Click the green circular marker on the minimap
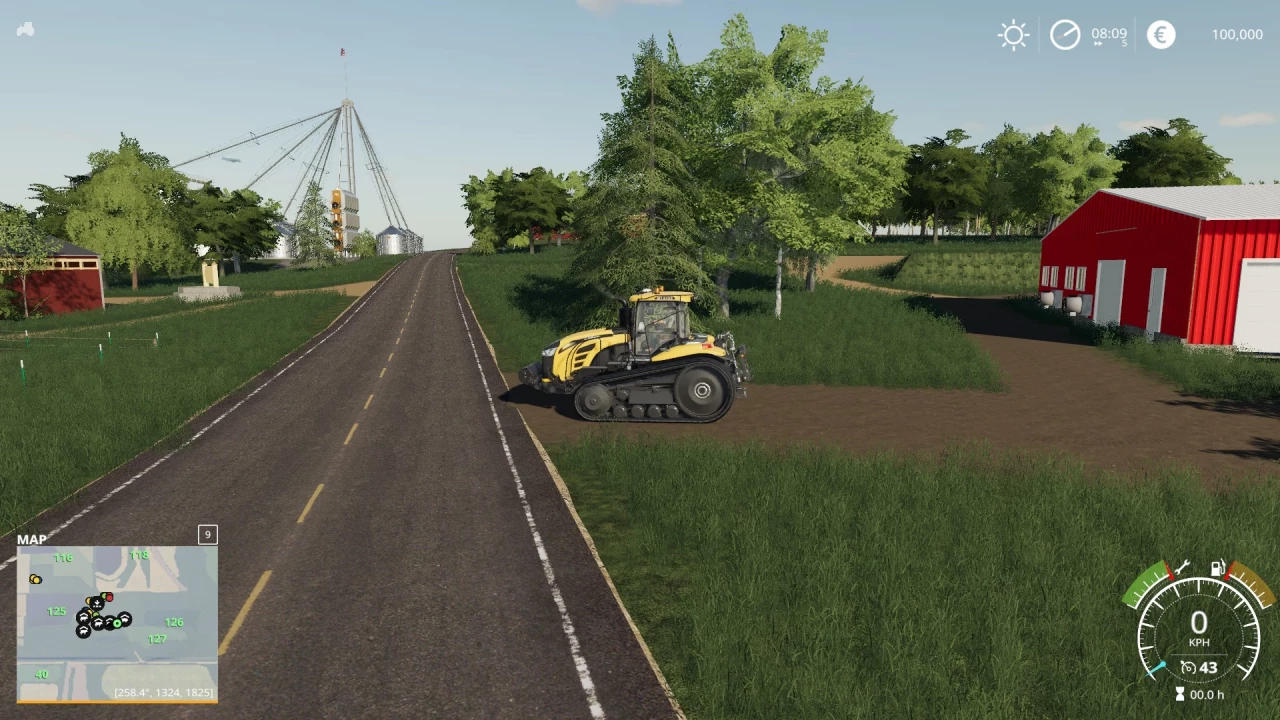Image resolution: width=1280 pixels, height=720 pixels. (116, 624)
